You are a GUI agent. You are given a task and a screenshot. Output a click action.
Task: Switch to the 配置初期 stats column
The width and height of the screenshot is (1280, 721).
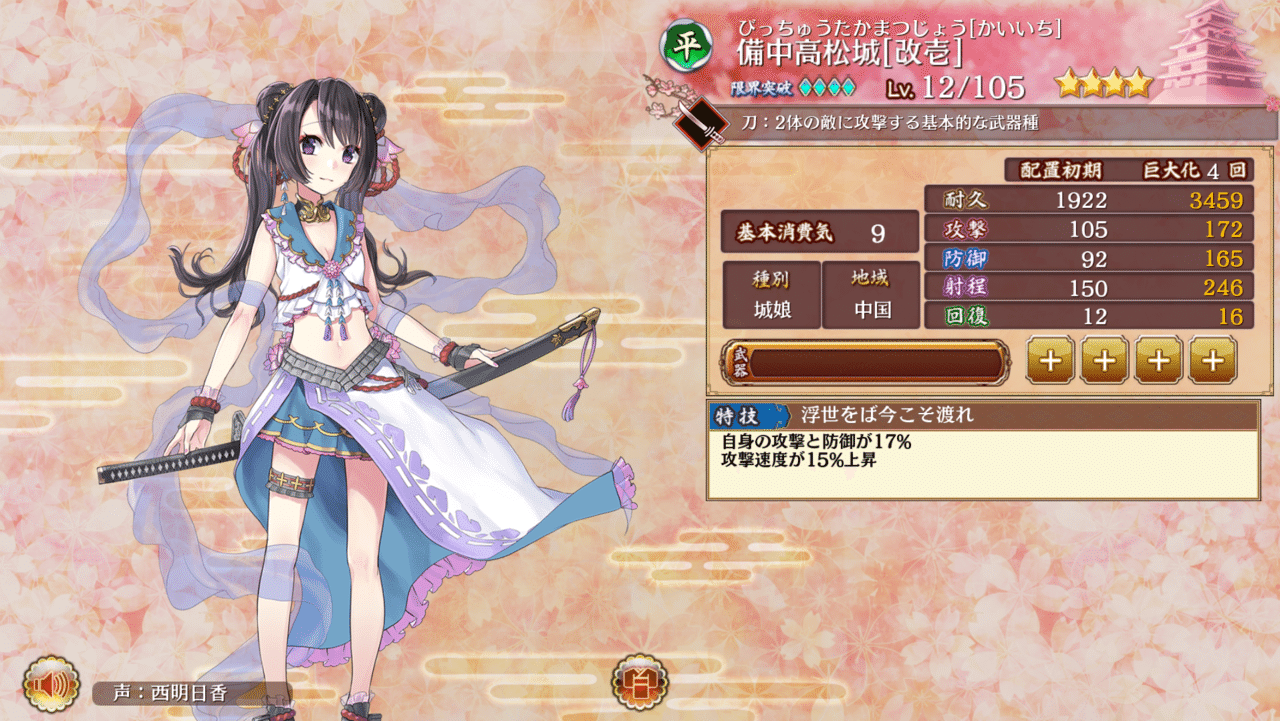point(1060,170)
